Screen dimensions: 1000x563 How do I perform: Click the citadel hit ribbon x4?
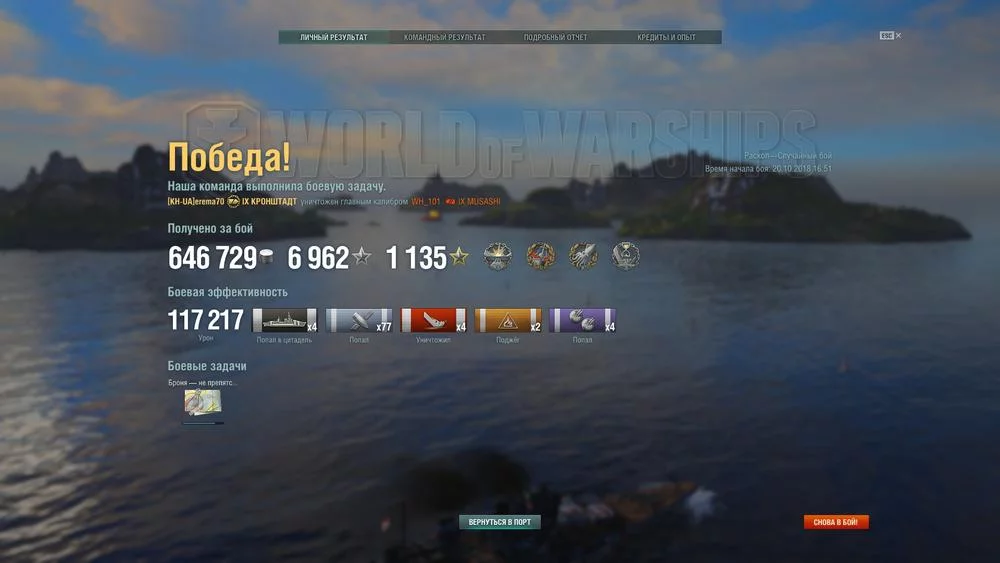tap(284, 320)
